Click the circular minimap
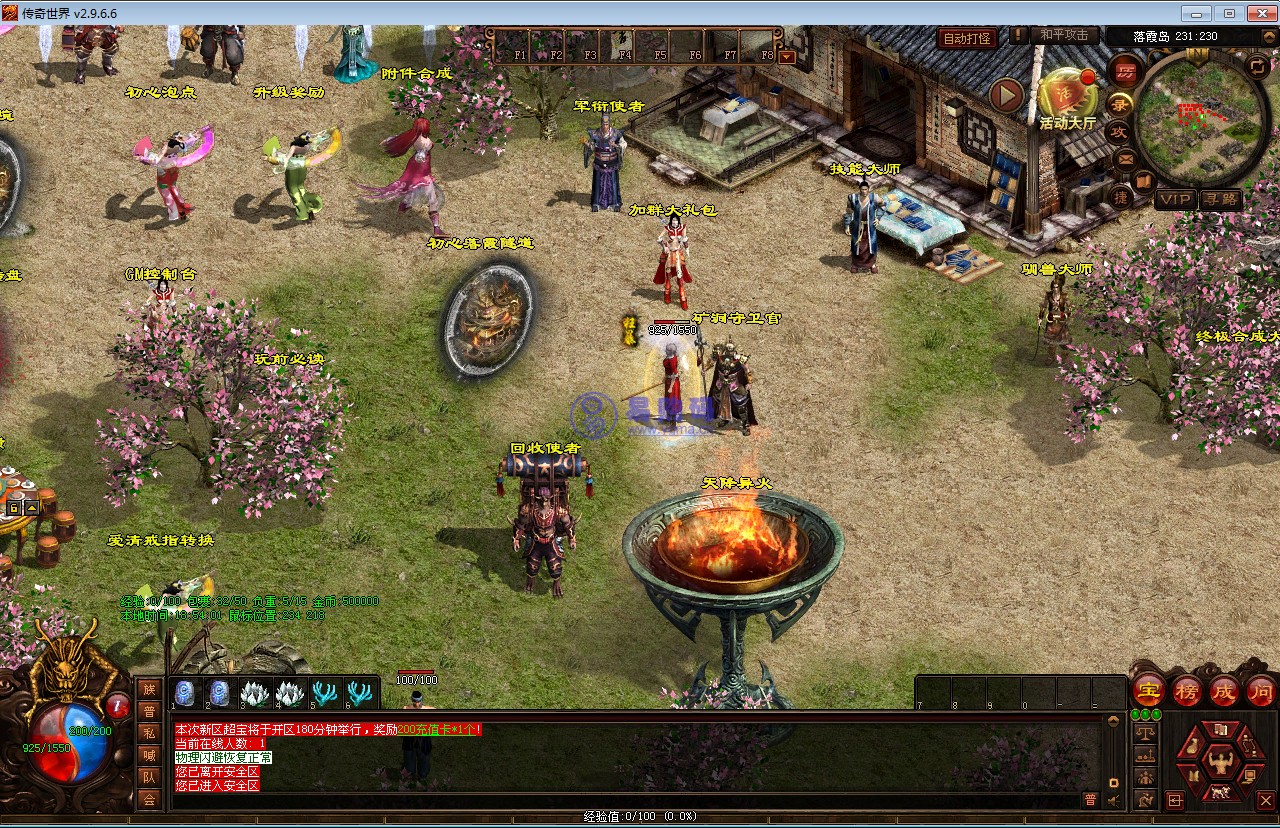The width and height of the screenshot is (1280, 828). click(1198, 118)
